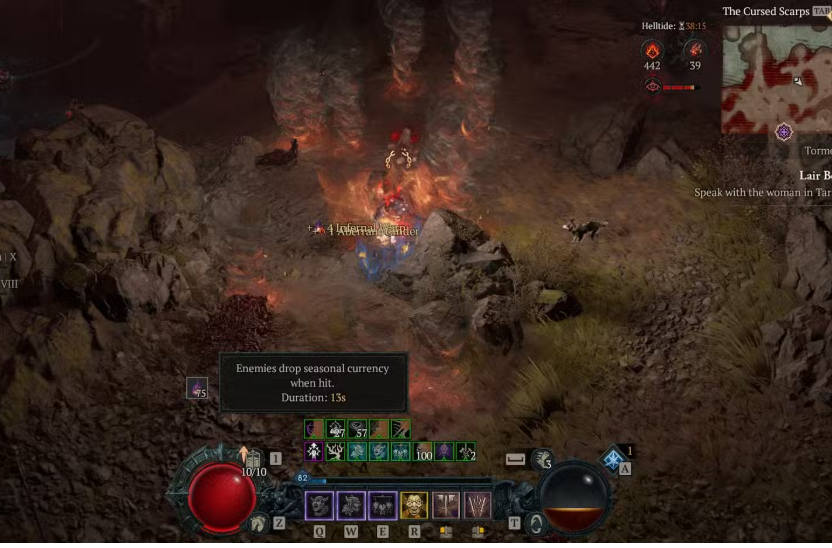Image resolution: width=832 pixels, height=548 pixels.
Task: Select the seasonal currency buff icon
Action: [x=198, y=388]
